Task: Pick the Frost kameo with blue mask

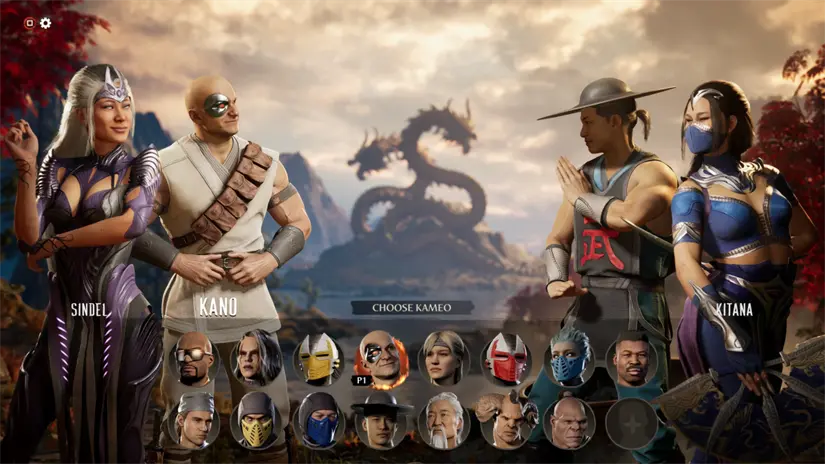Action: [x=569, y=359]
